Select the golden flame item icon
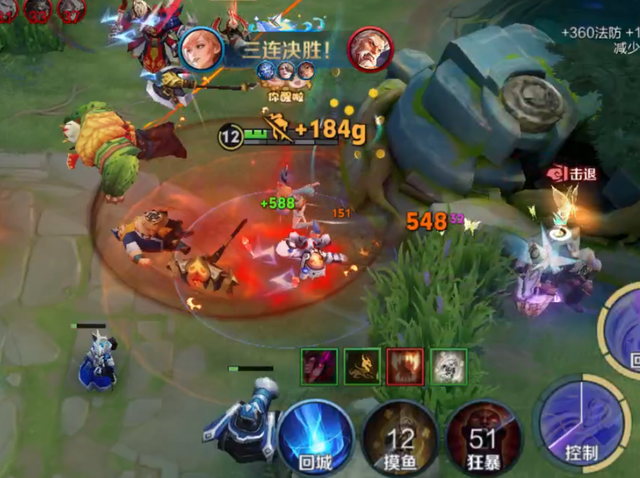Image resolution: width=640 pixels, height=478 pixels. coord(362,366)
